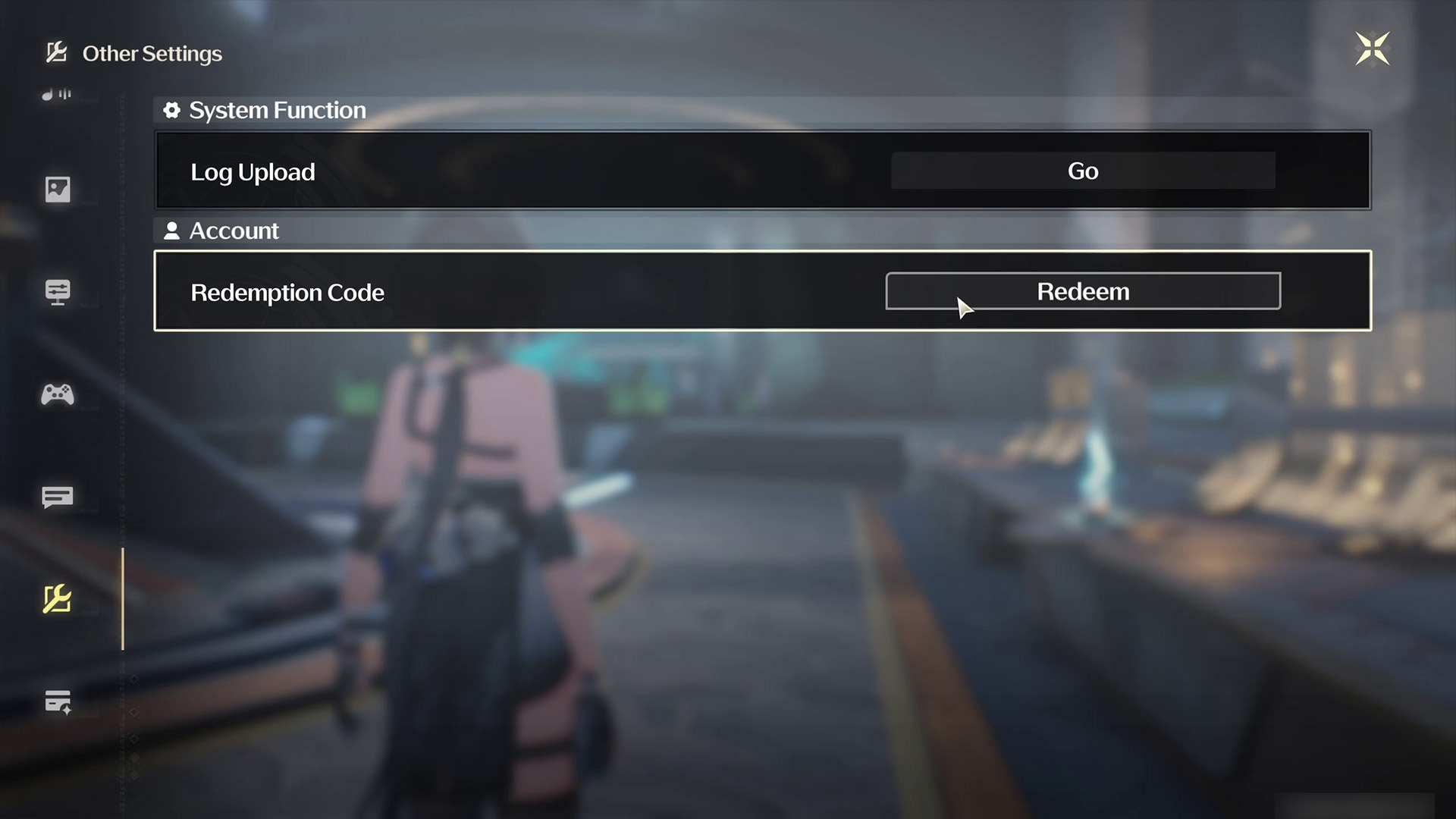Click the Account section header
Viewport: 1456px width, 819px height.
[234, 231]
